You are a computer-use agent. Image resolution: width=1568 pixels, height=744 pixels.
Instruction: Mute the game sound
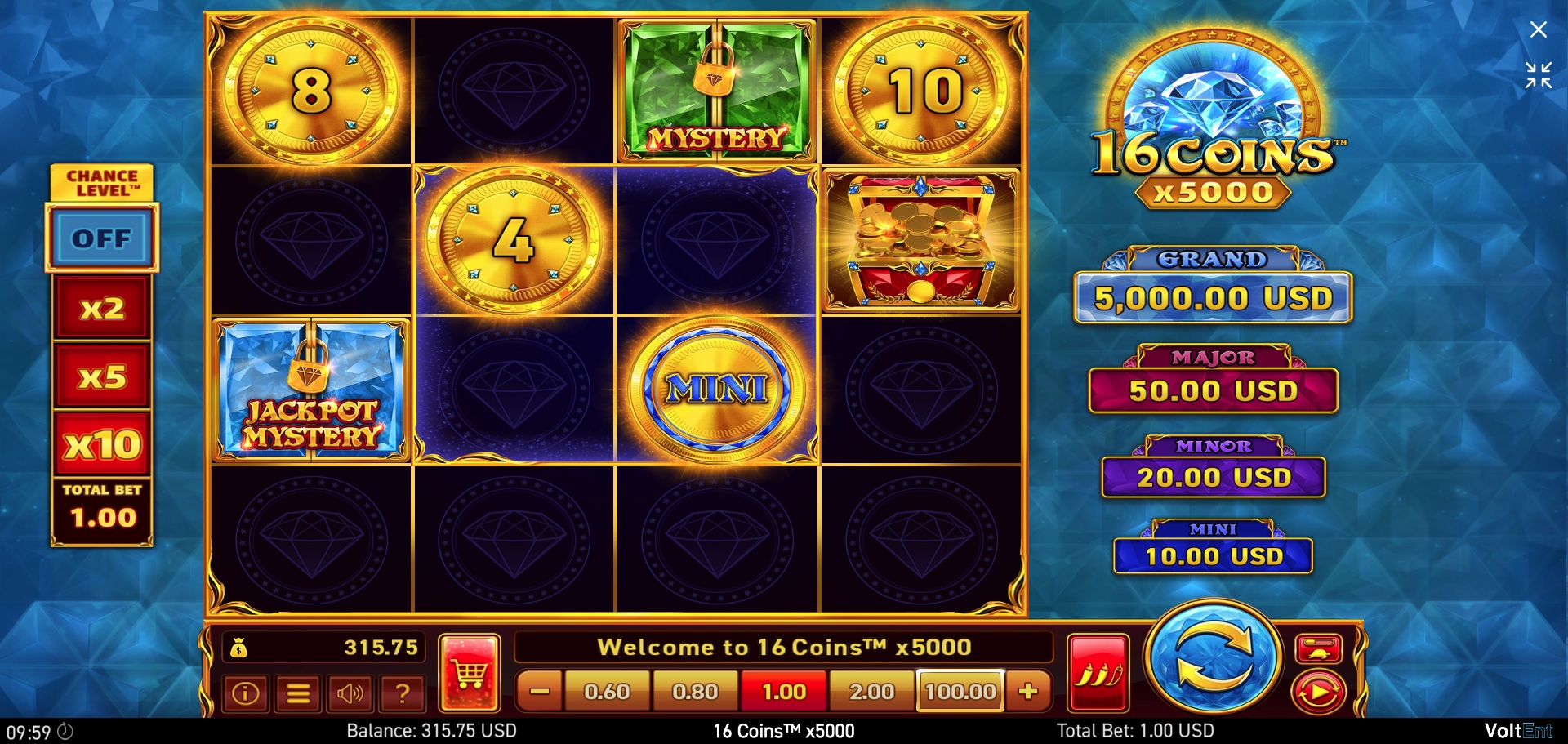coord(350,693)
